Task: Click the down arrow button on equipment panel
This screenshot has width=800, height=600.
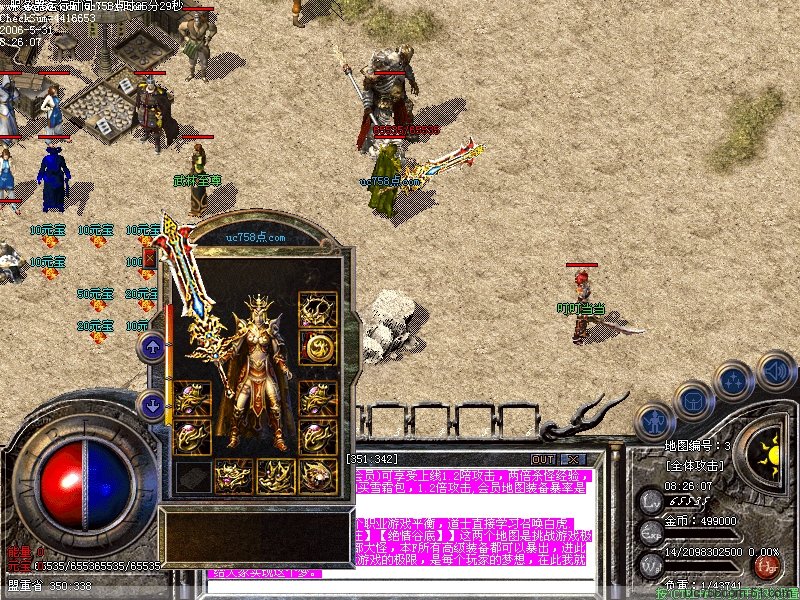Action: (152, 405)
